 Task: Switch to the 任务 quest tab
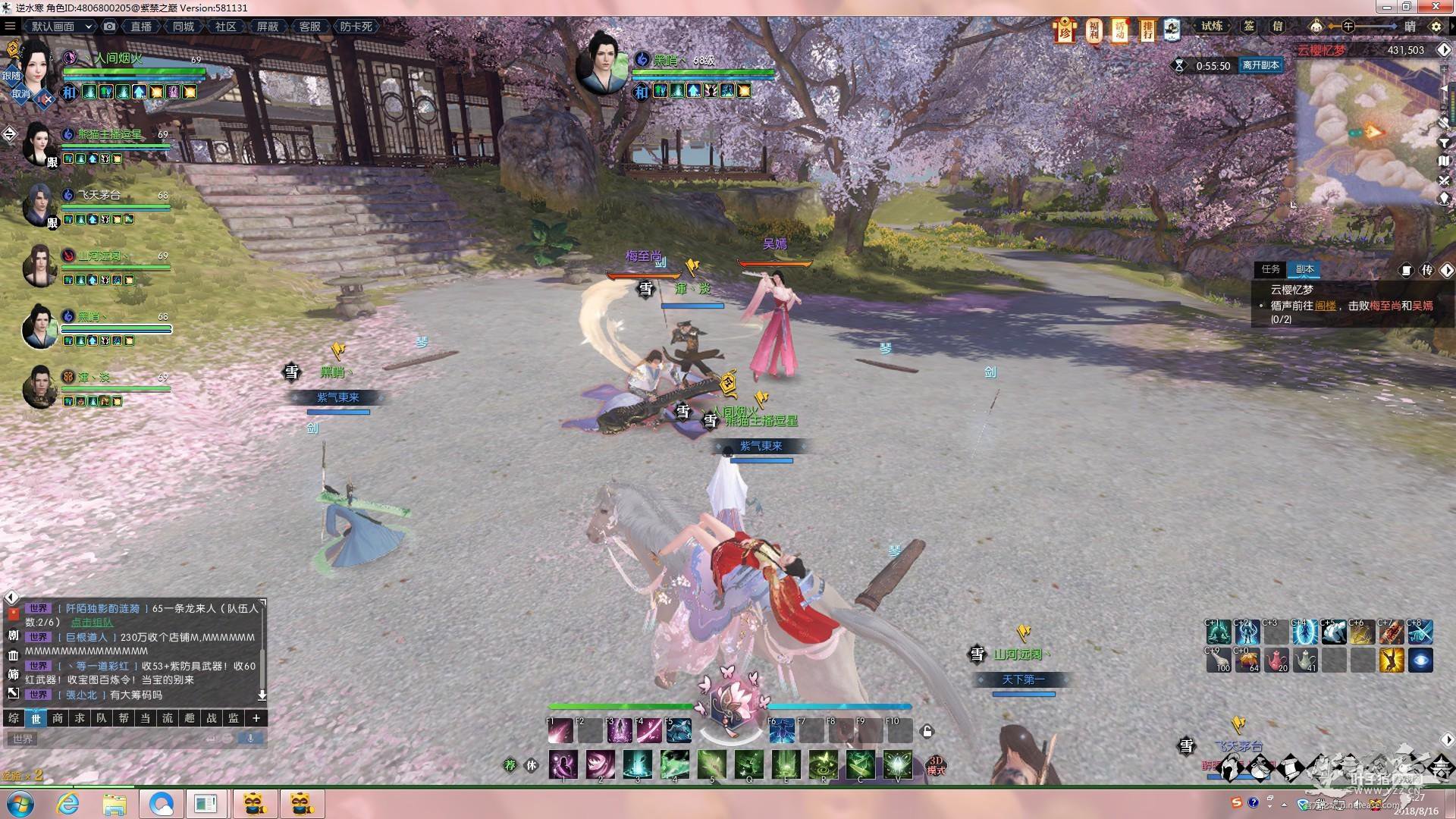coord(1271,269)
